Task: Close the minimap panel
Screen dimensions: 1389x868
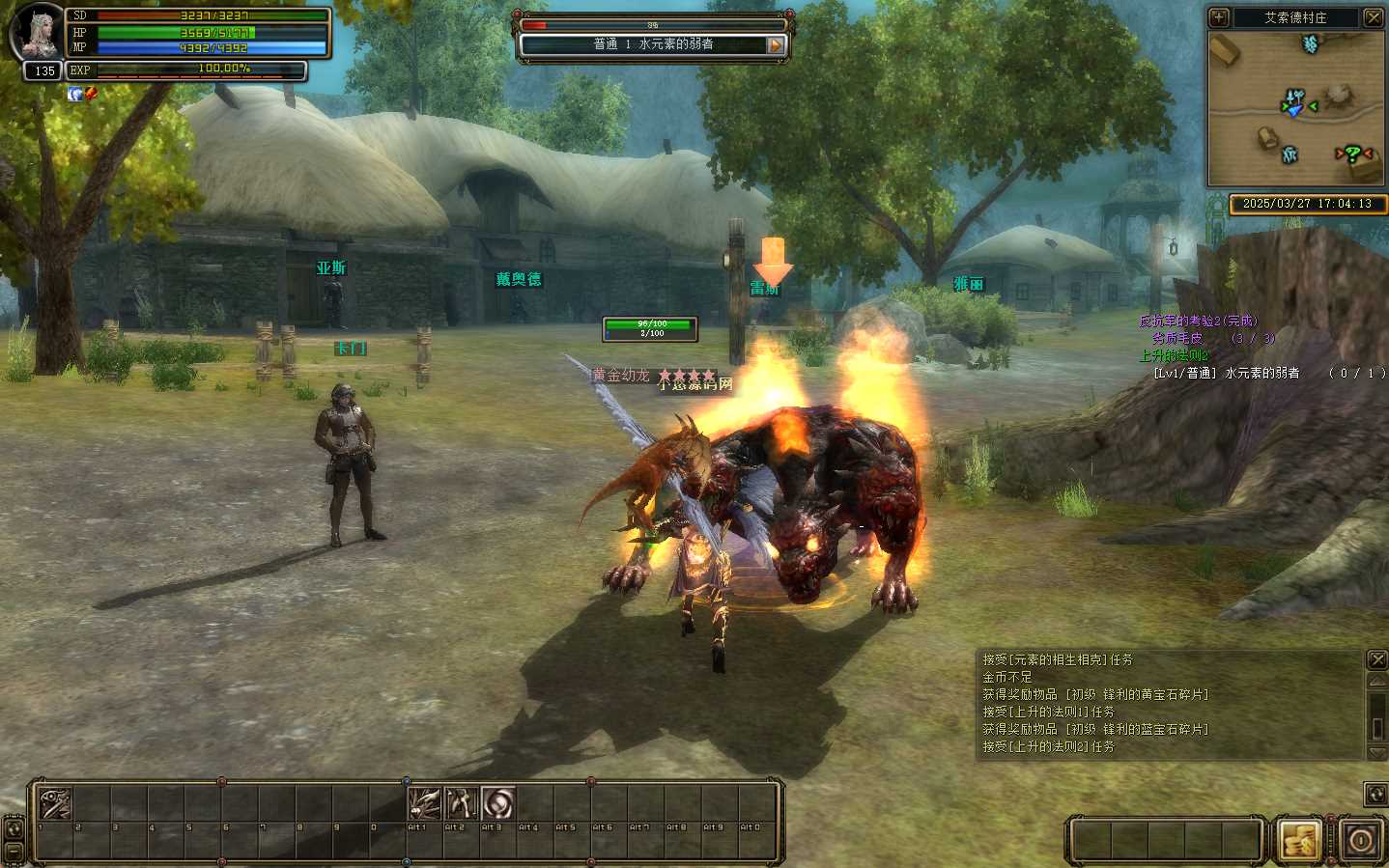Action: tap(1373, 17)
